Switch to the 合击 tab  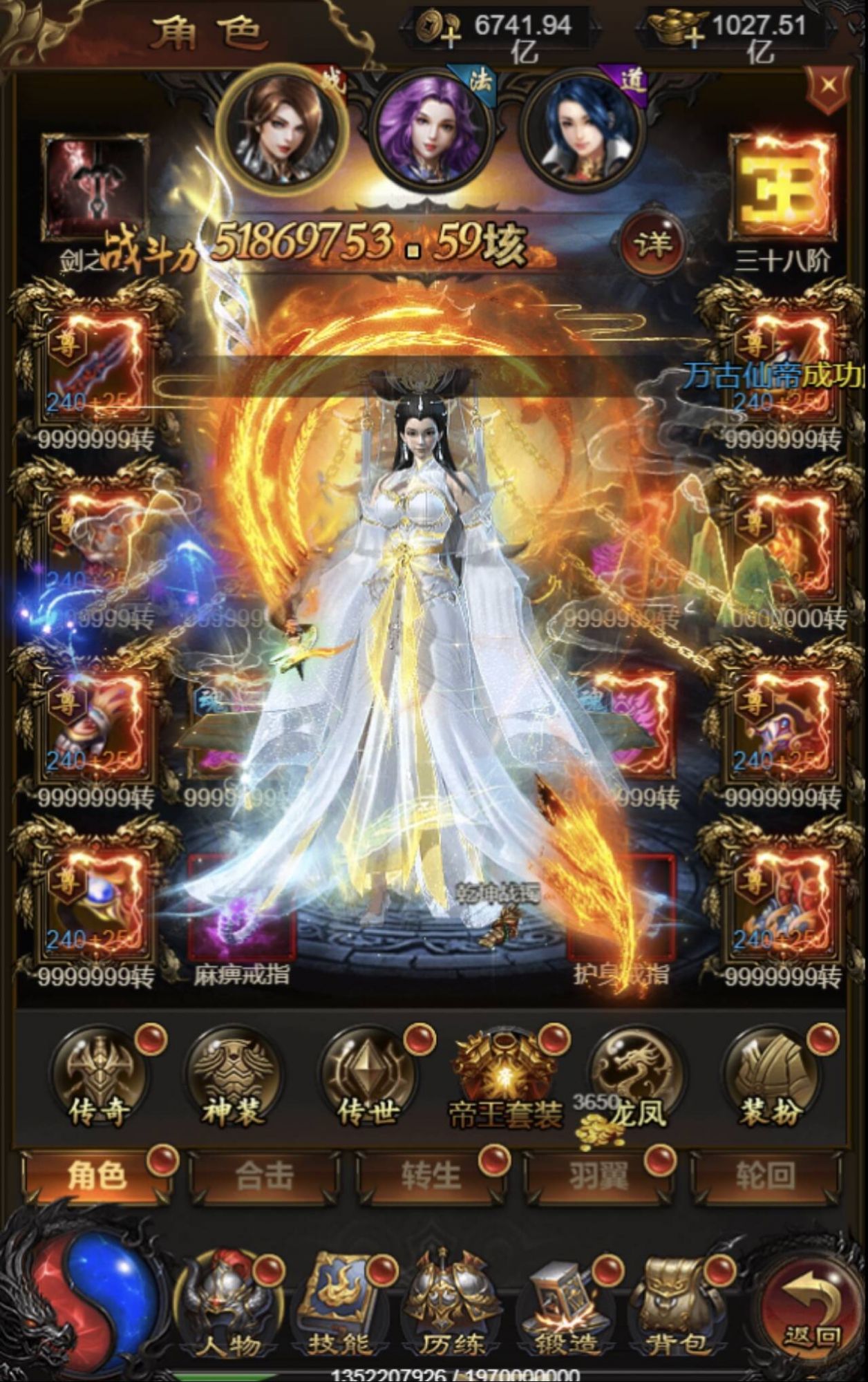point(264,1175)
